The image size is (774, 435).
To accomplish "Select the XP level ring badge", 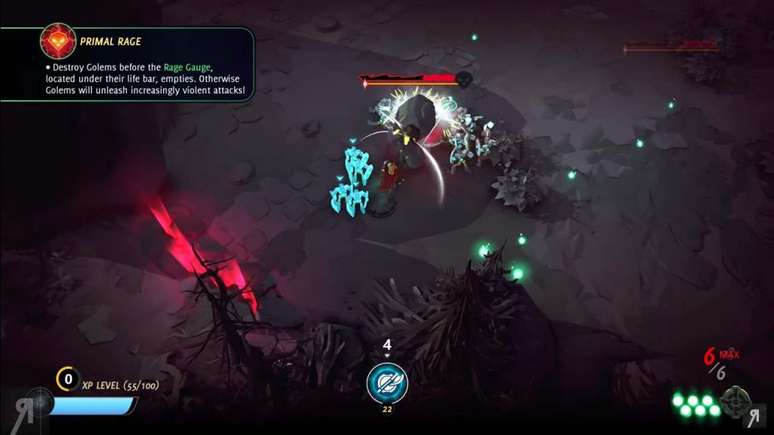I will (x=68, y=378).
